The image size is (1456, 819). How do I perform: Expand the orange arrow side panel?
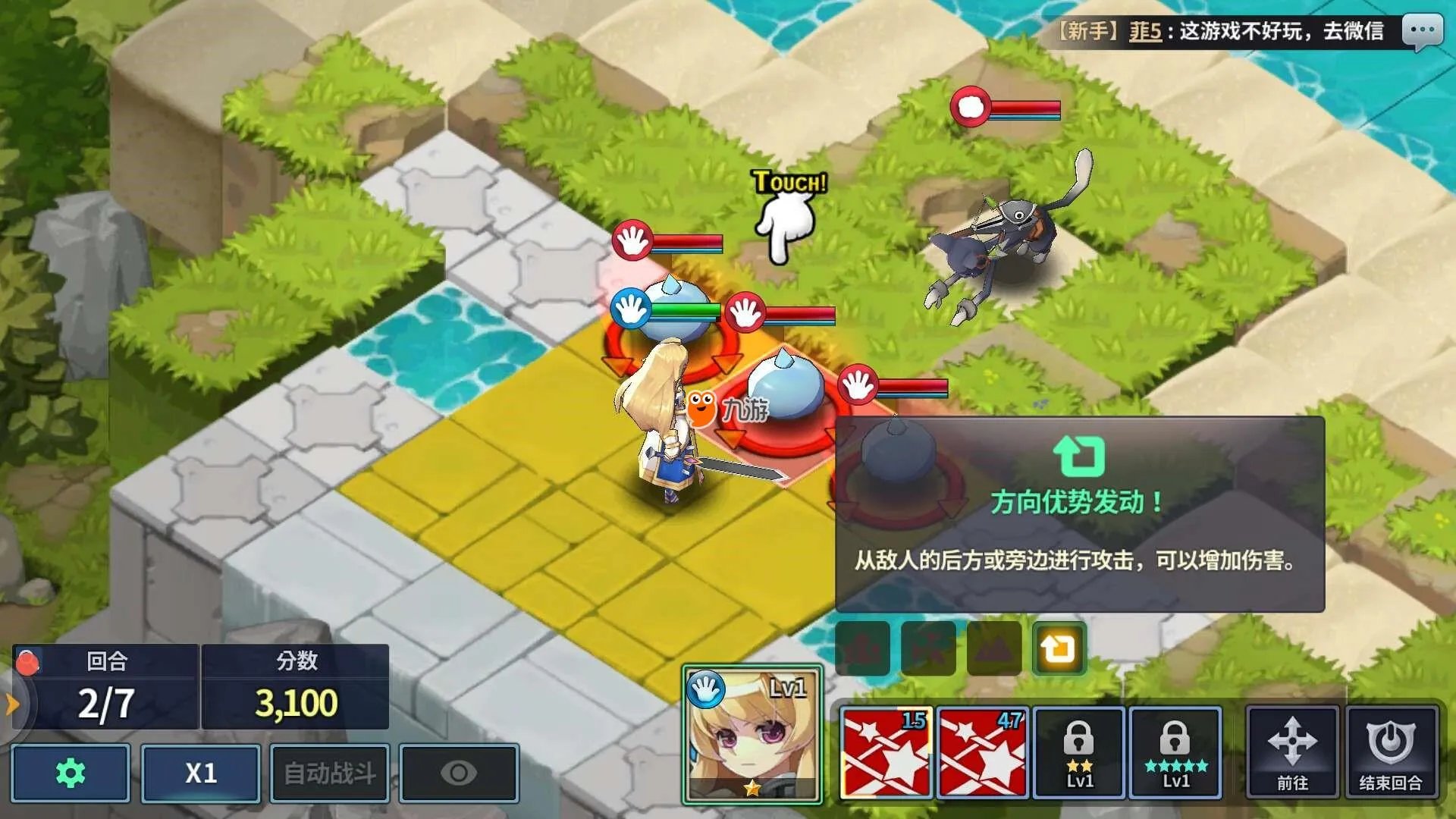pyautogui.click(x=12, y=704)
